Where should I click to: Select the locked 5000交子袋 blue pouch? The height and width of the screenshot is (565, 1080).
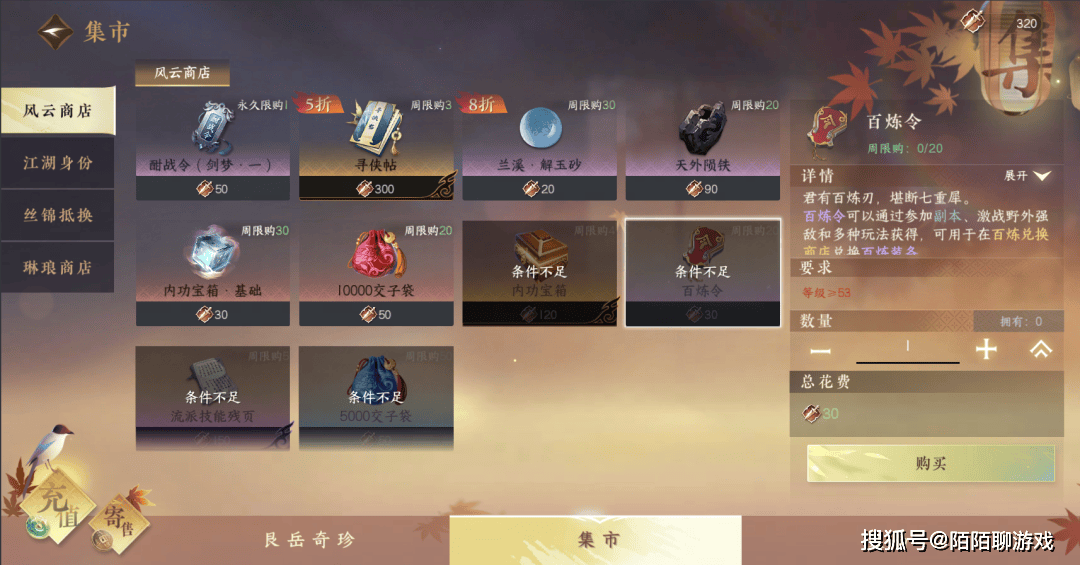coord(376,397)
